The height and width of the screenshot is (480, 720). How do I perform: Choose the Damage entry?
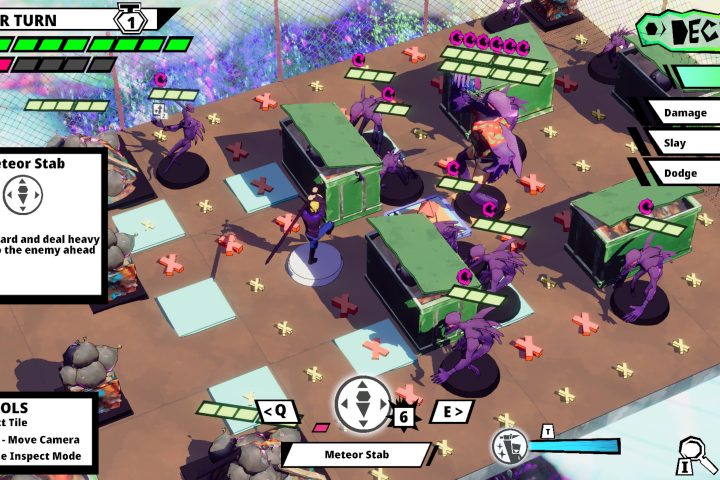pos(683,113)
